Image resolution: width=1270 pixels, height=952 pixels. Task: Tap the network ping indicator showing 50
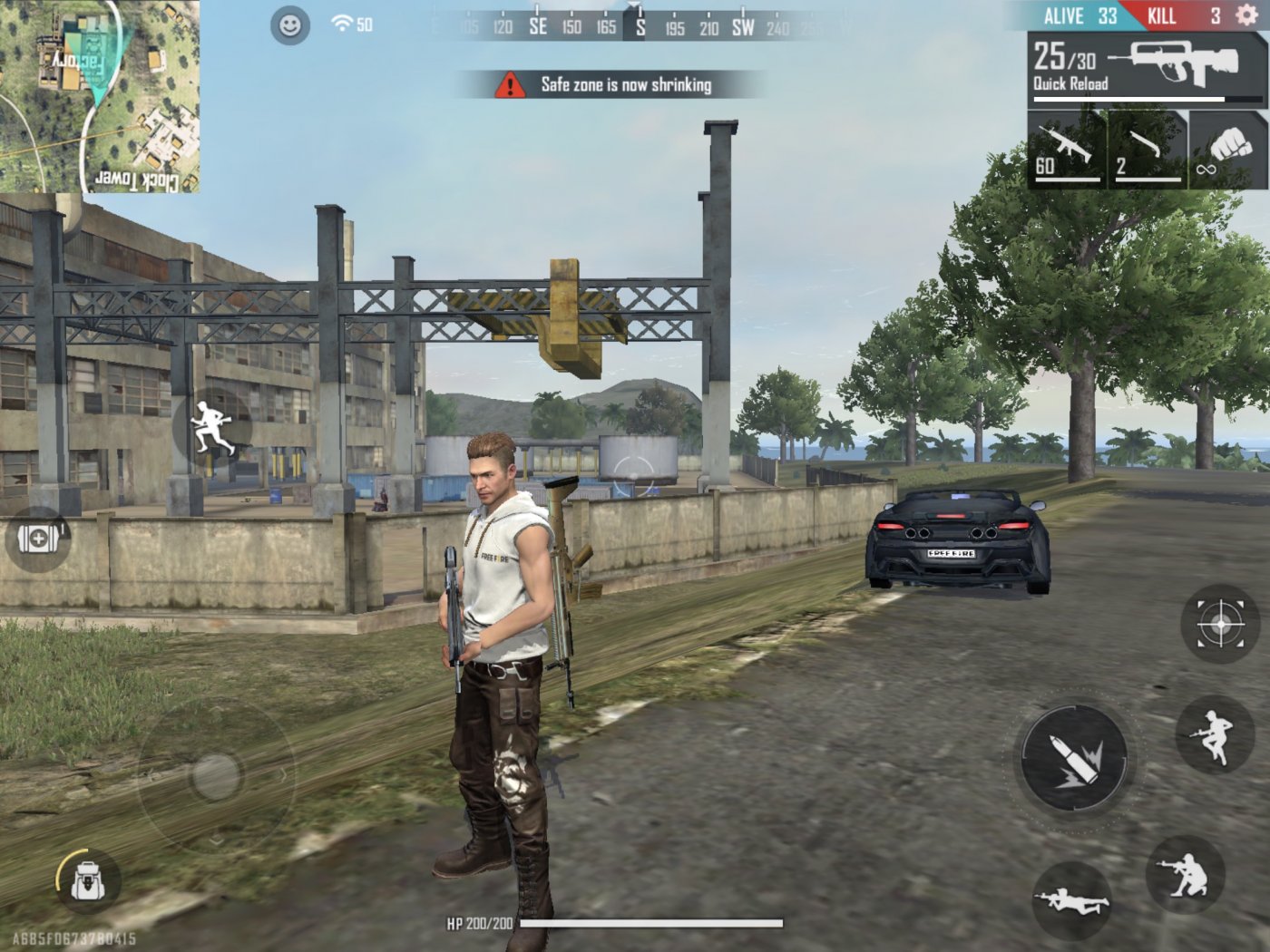pos(352,24)
